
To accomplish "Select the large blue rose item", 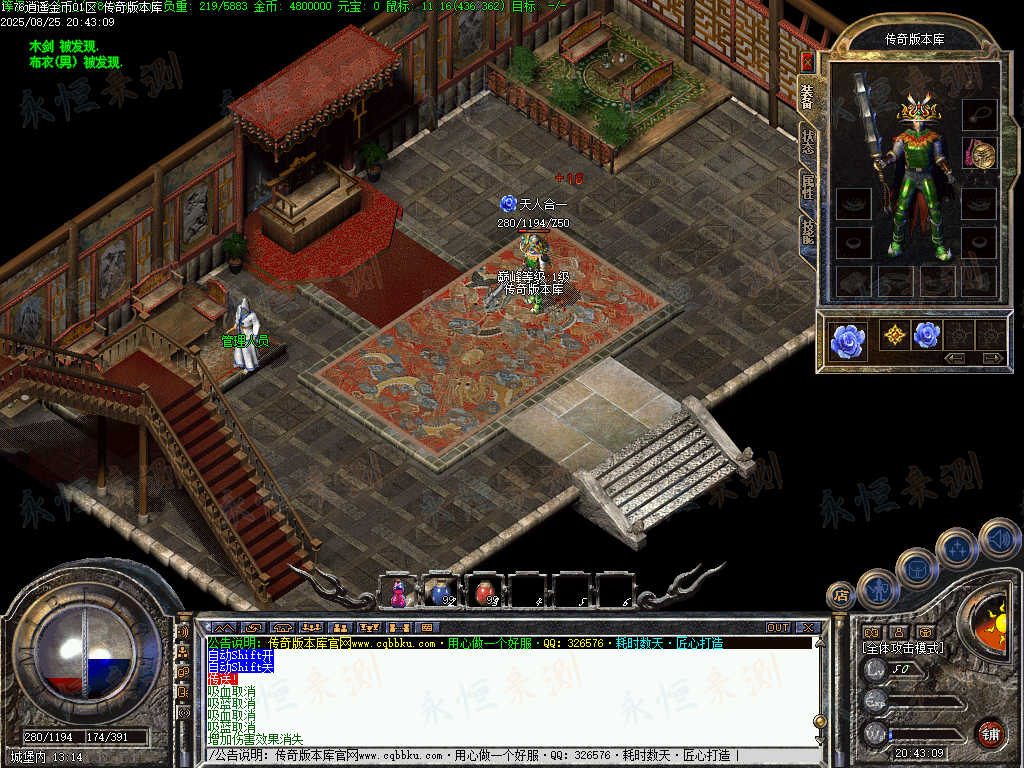I will 847,341.
